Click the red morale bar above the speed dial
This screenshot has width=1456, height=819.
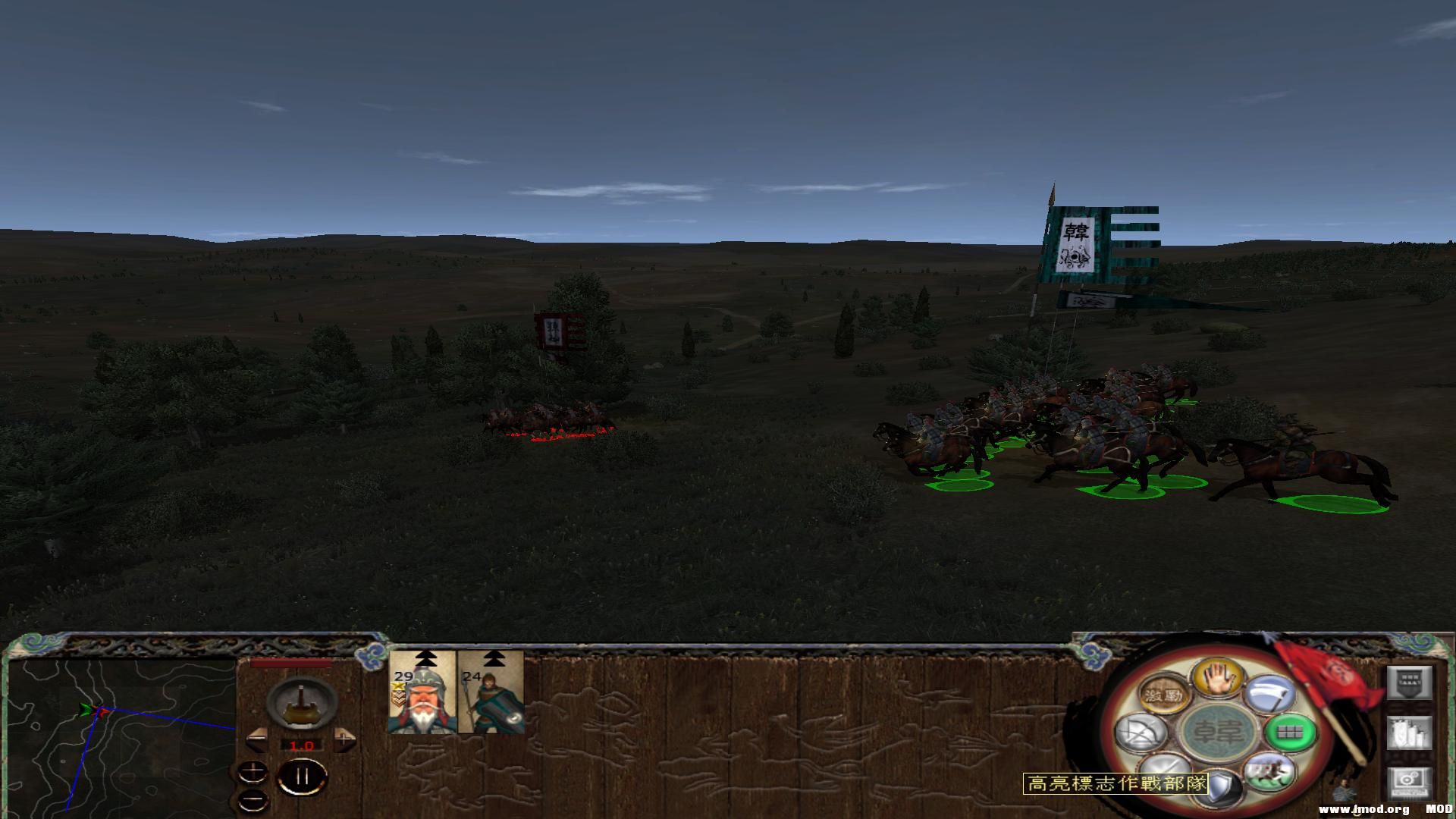(290, 663)
